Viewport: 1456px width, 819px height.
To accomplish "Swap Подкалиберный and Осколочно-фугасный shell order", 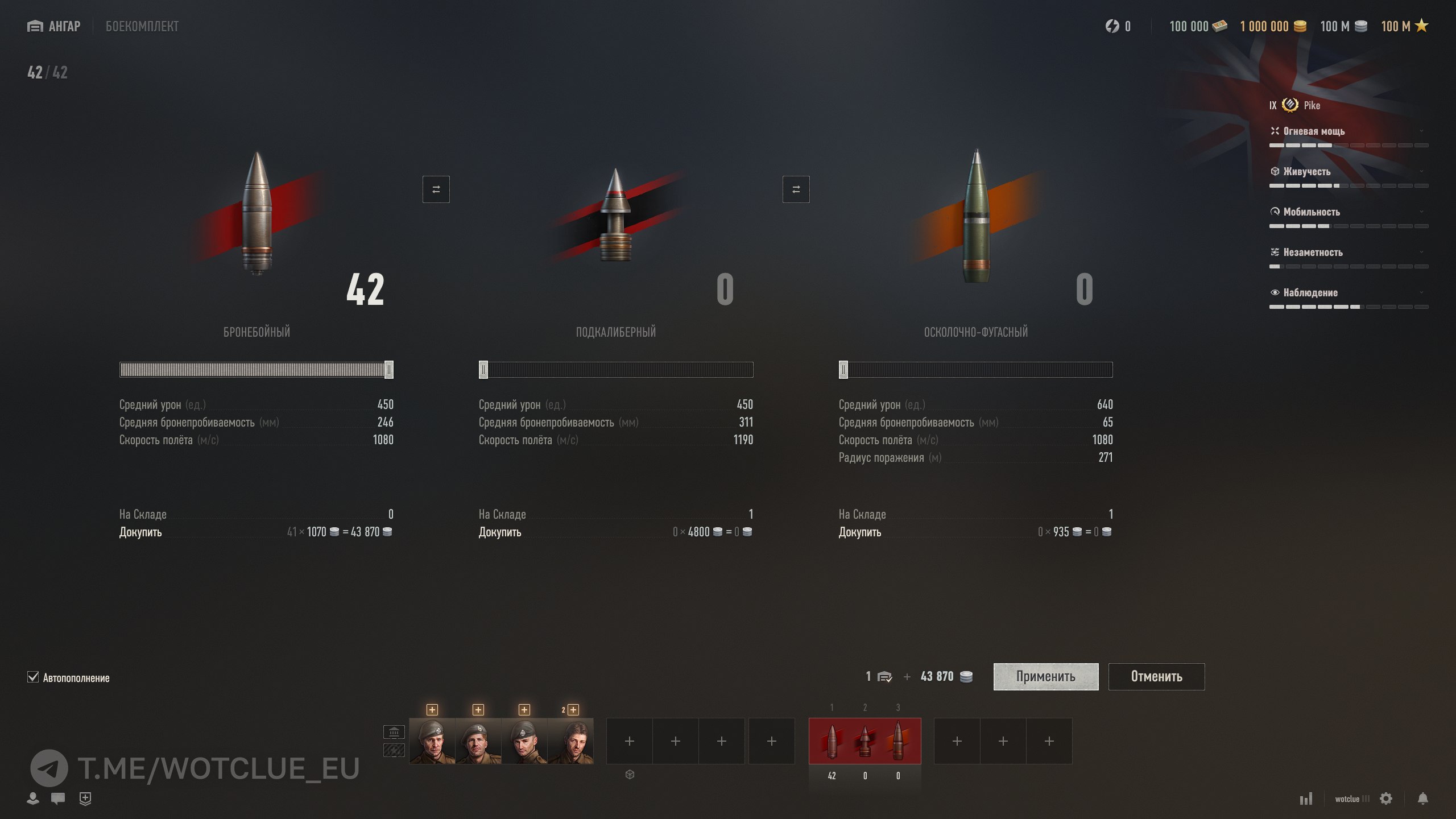I will (x=796, y=189).
